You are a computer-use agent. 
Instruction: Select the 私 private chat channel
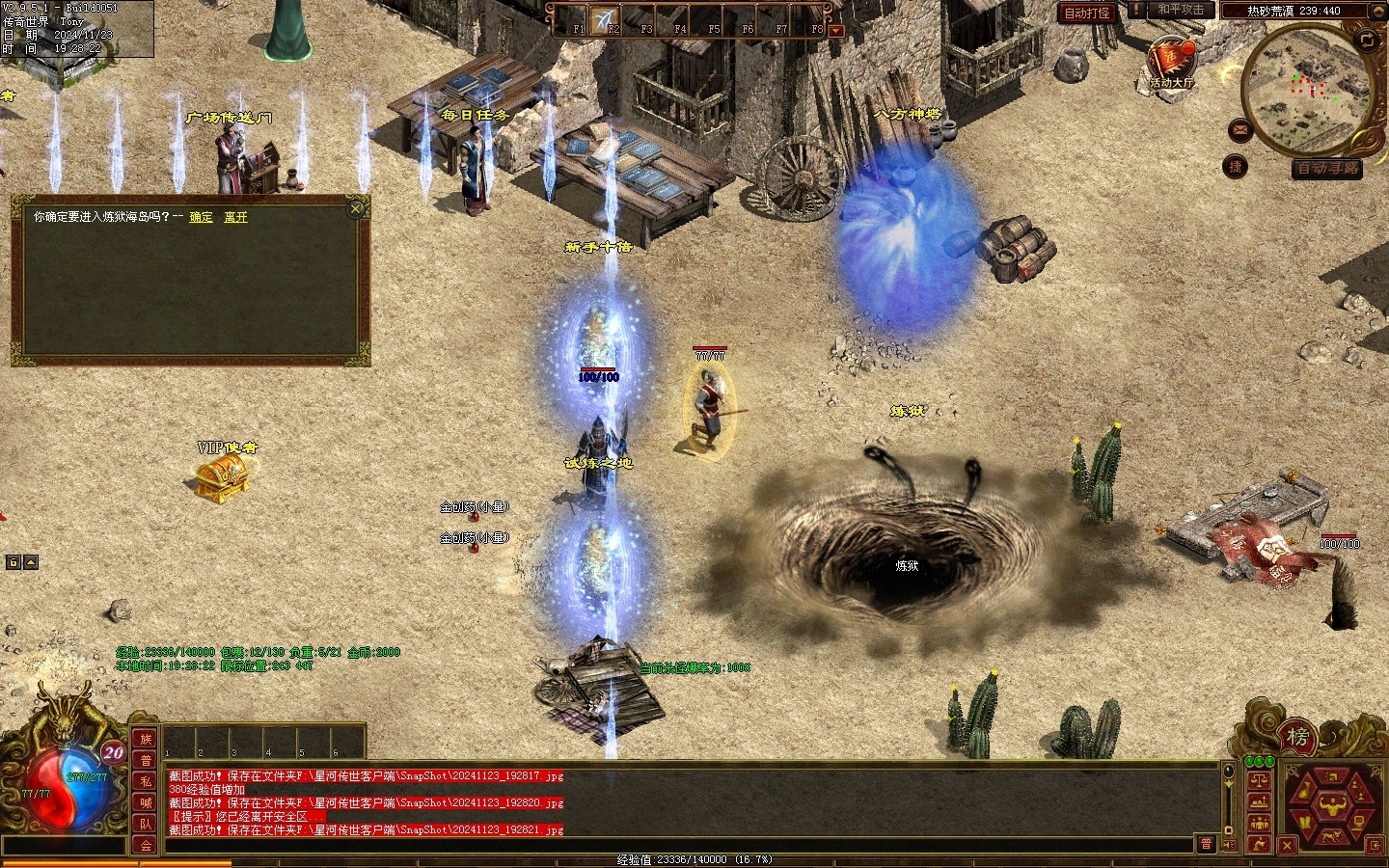pyautogui.click(x=146, y=781)
